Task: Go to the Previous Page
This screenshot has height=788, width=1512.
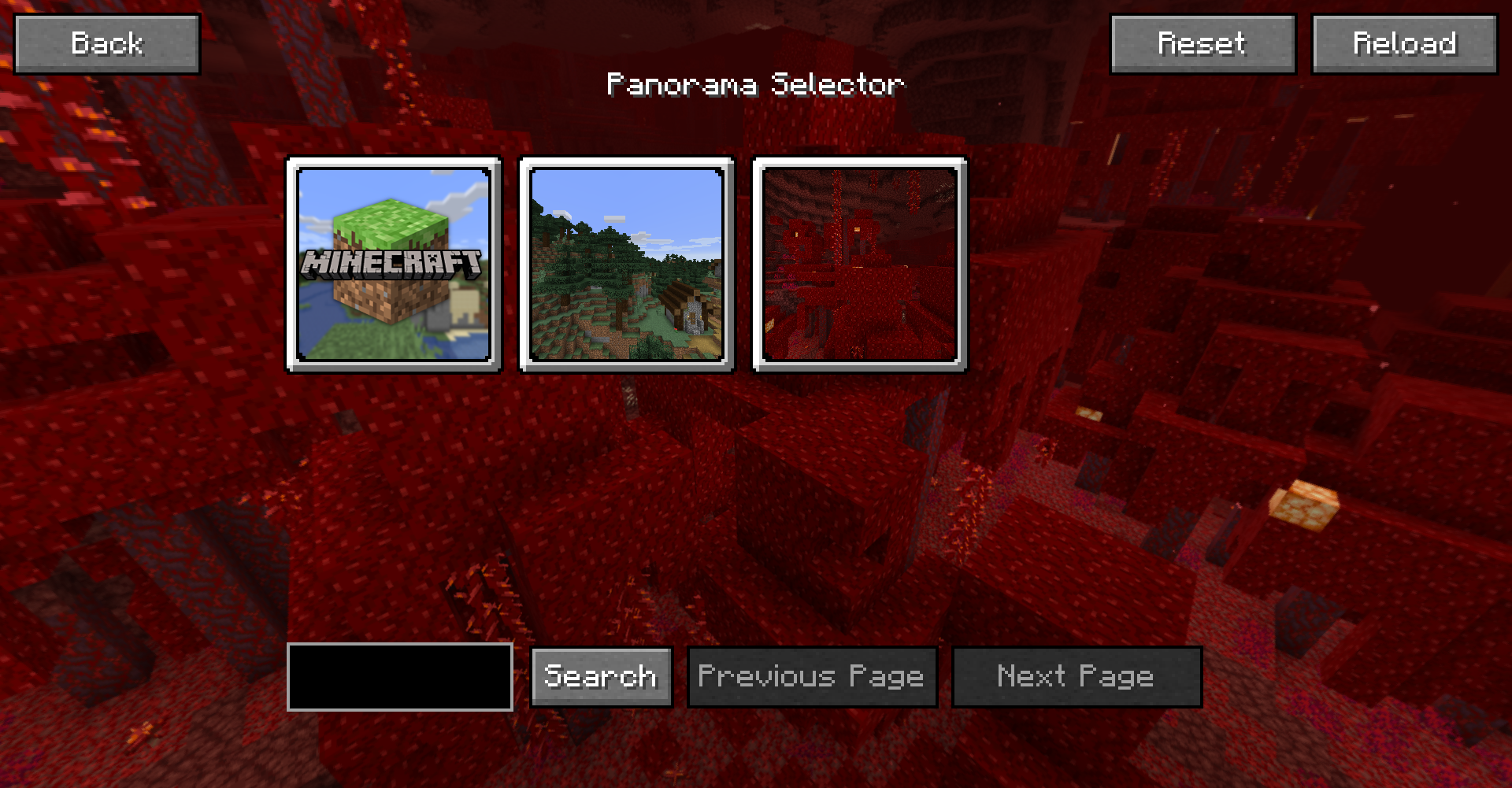Action: point(812,677)
